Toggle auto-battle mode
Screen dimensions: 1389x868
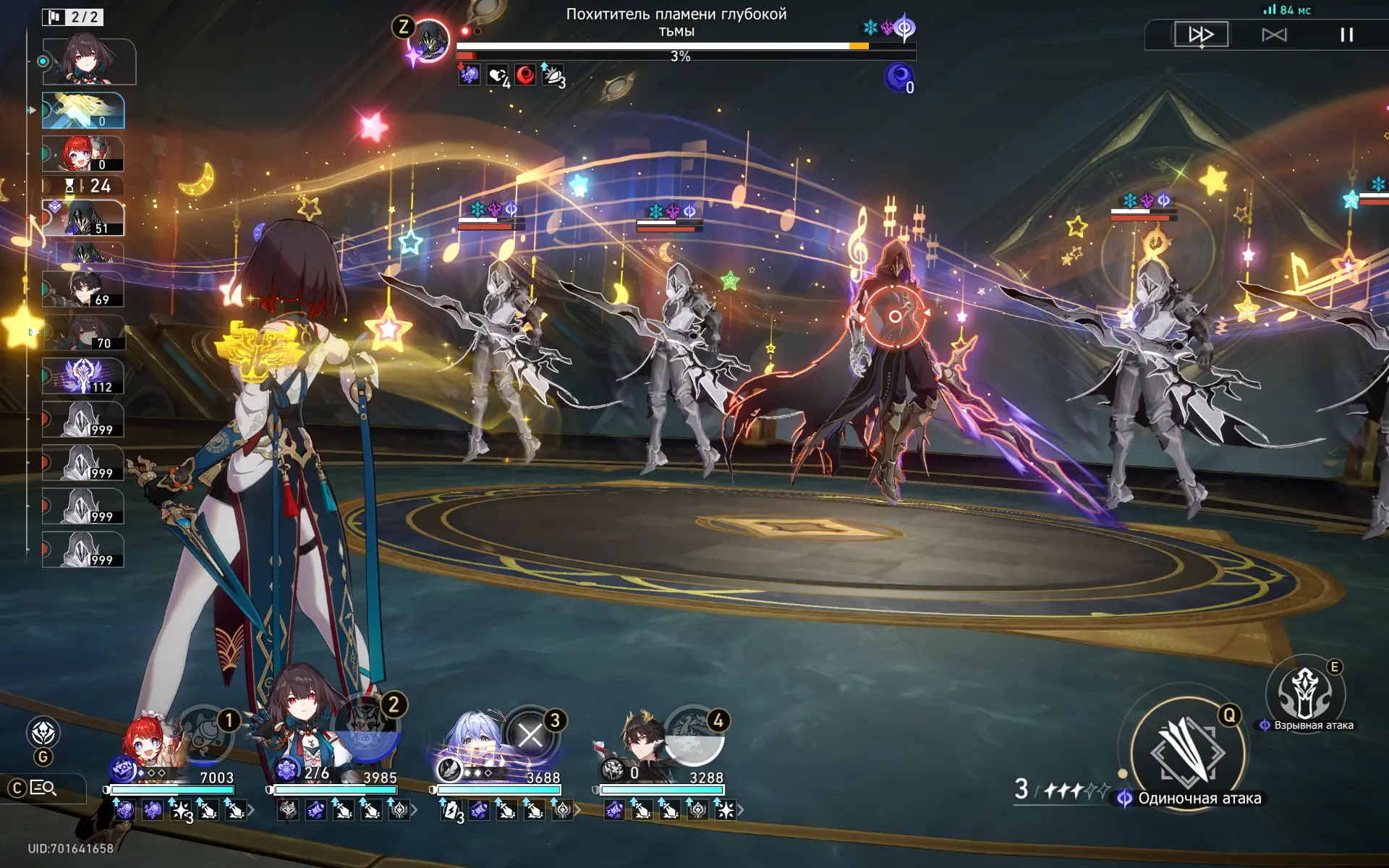[x=1274, y=35]
